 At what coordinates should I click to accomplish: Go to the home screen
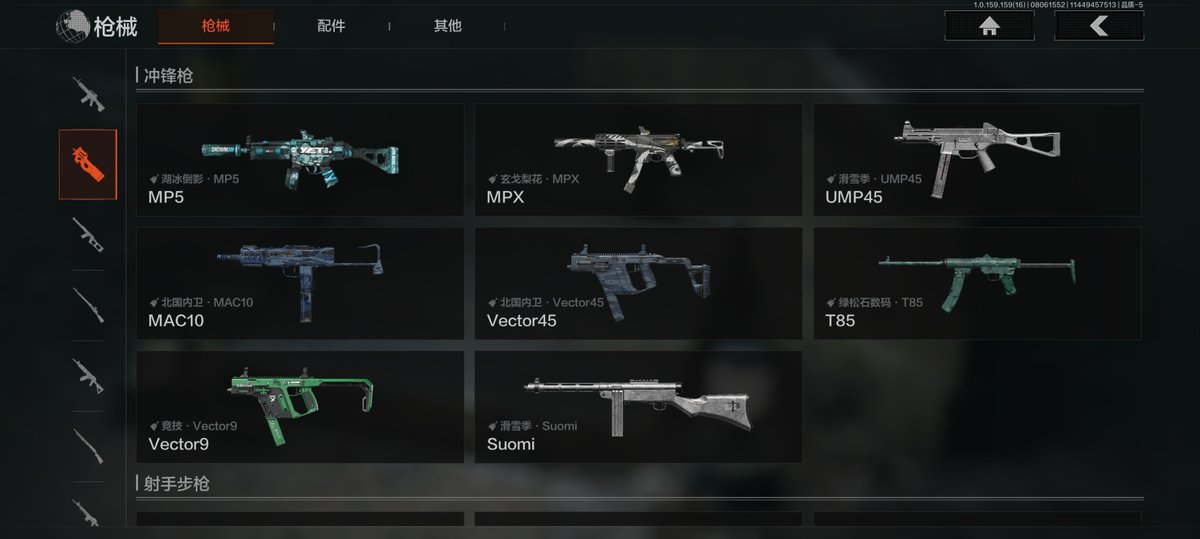pyautogui.click(x=989, y=26)
